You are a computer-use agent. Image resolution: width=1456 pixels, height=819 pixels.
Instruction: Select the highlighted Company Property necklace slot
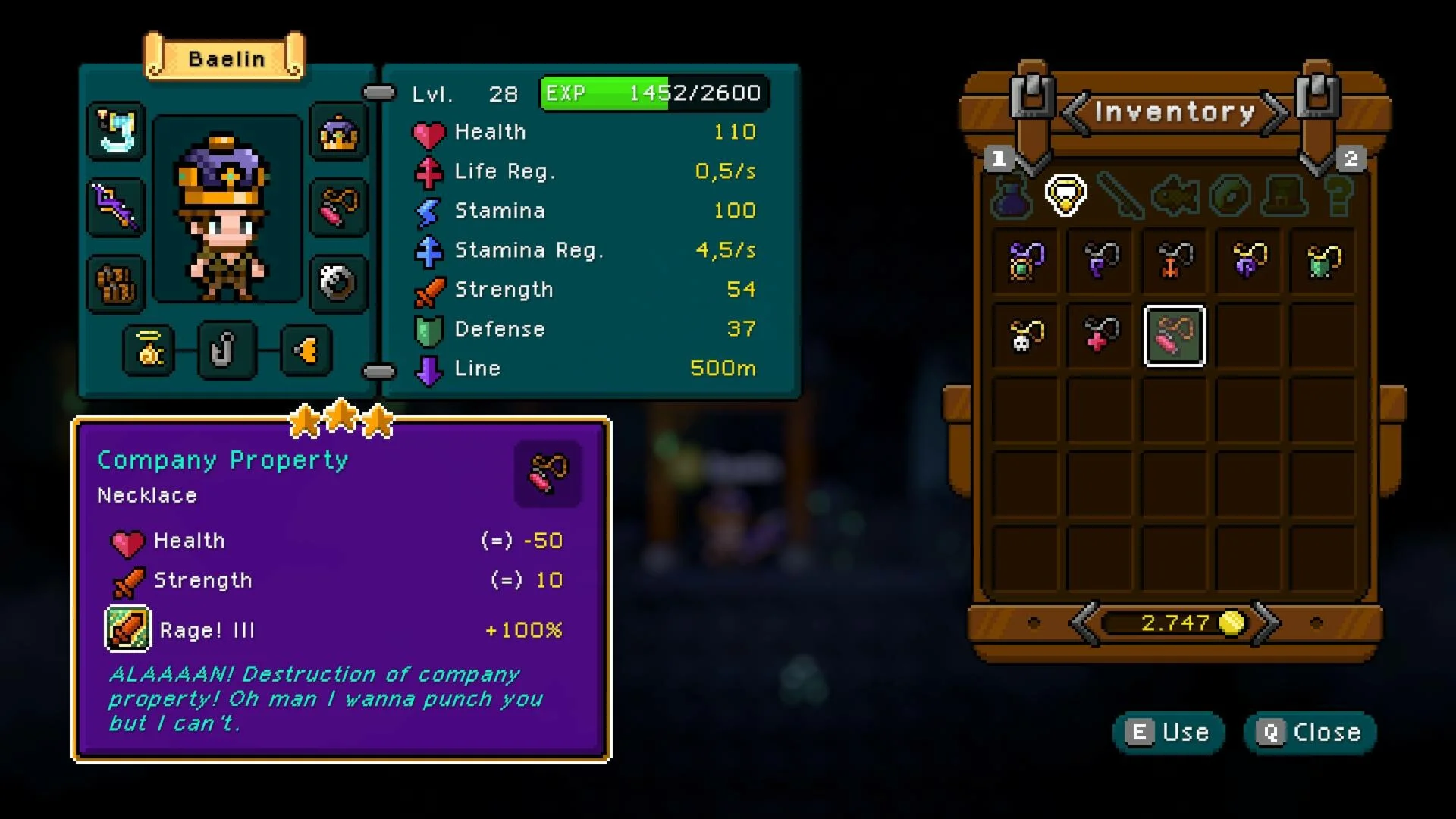[1174, 336]
